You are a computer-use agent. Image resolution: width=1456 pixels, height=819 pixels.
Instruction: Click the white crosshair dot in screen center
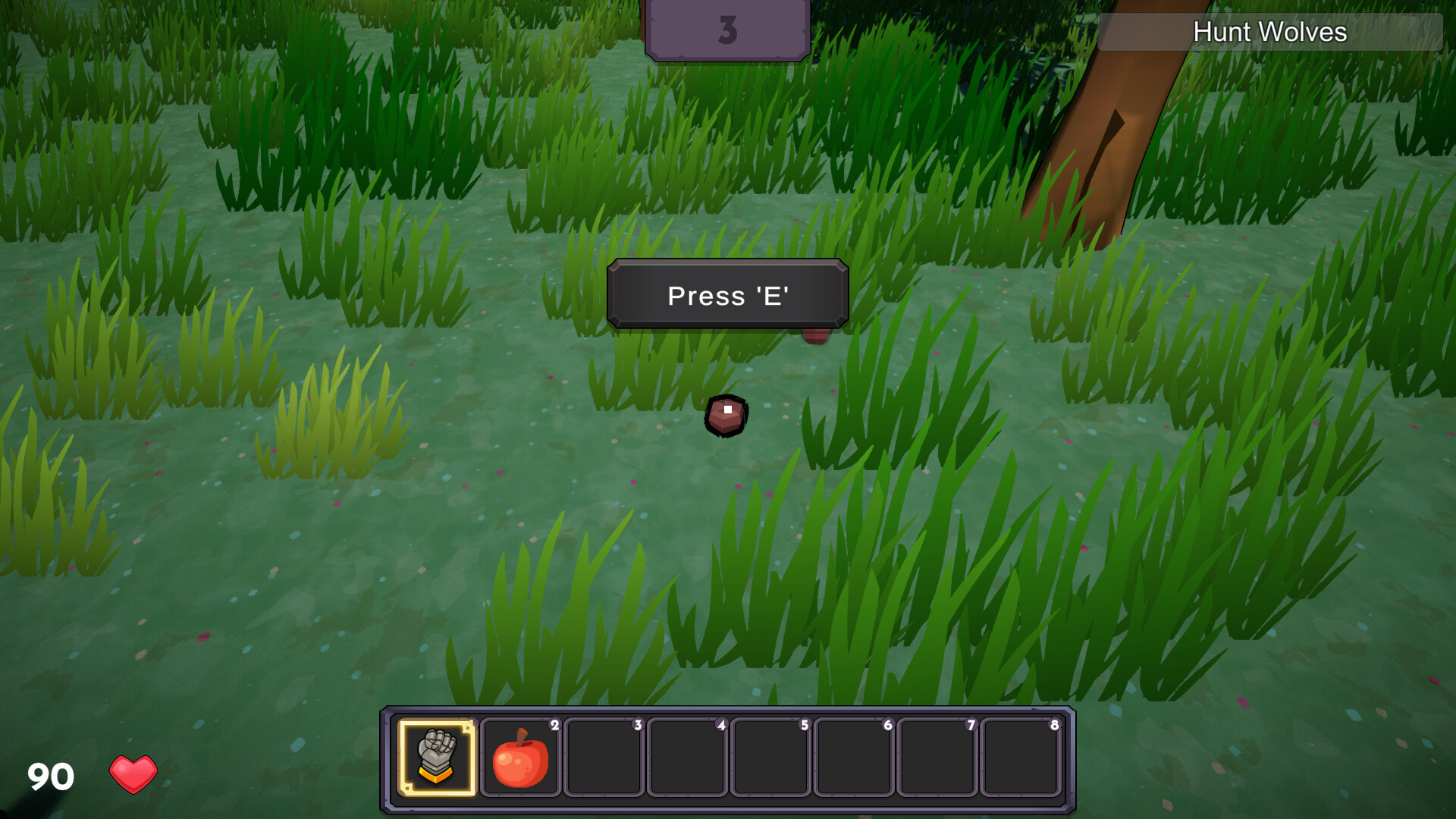point(726,409)
